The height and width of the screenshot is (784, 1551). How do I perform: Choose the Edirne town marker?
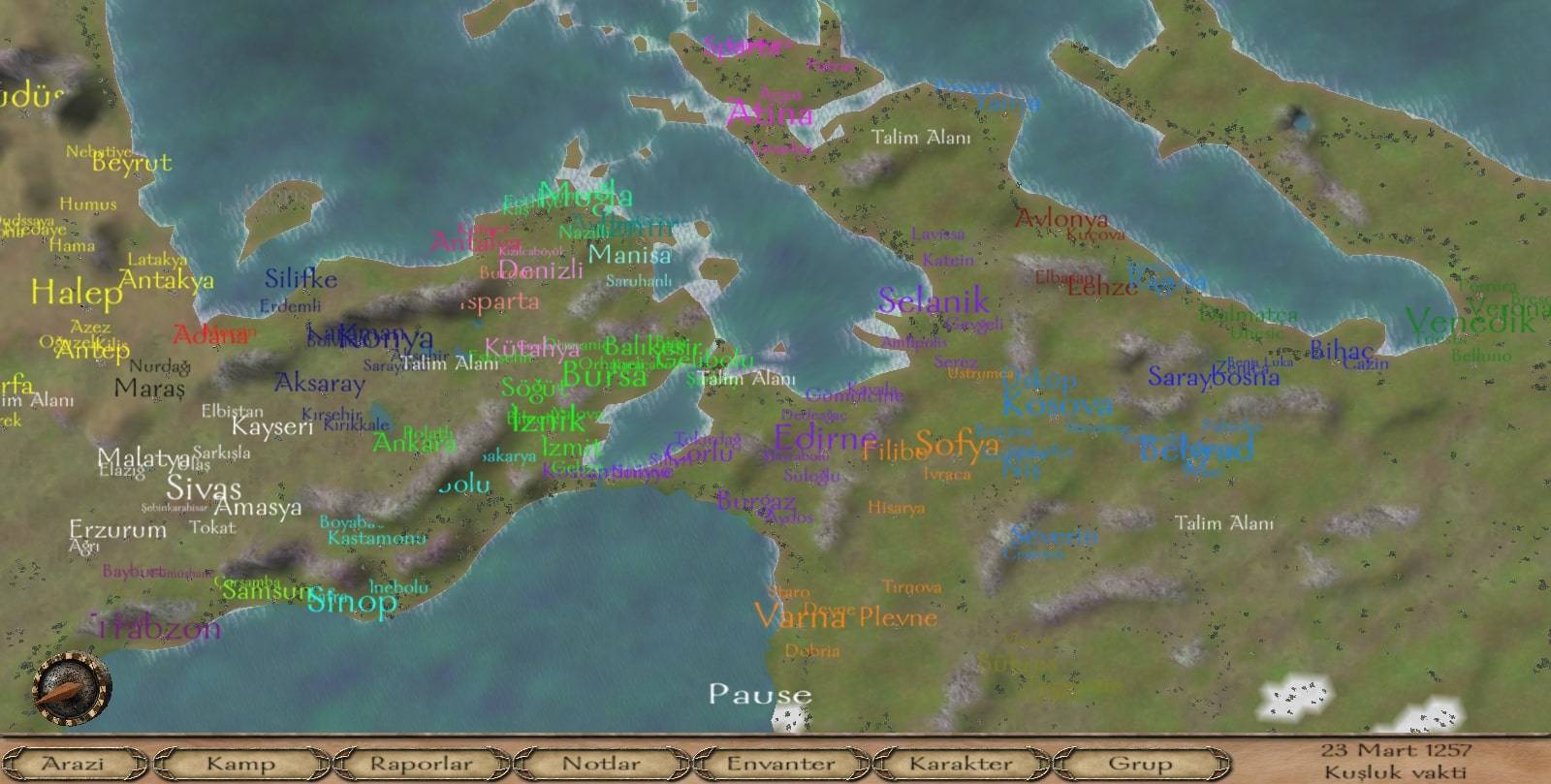click(825, 438)
